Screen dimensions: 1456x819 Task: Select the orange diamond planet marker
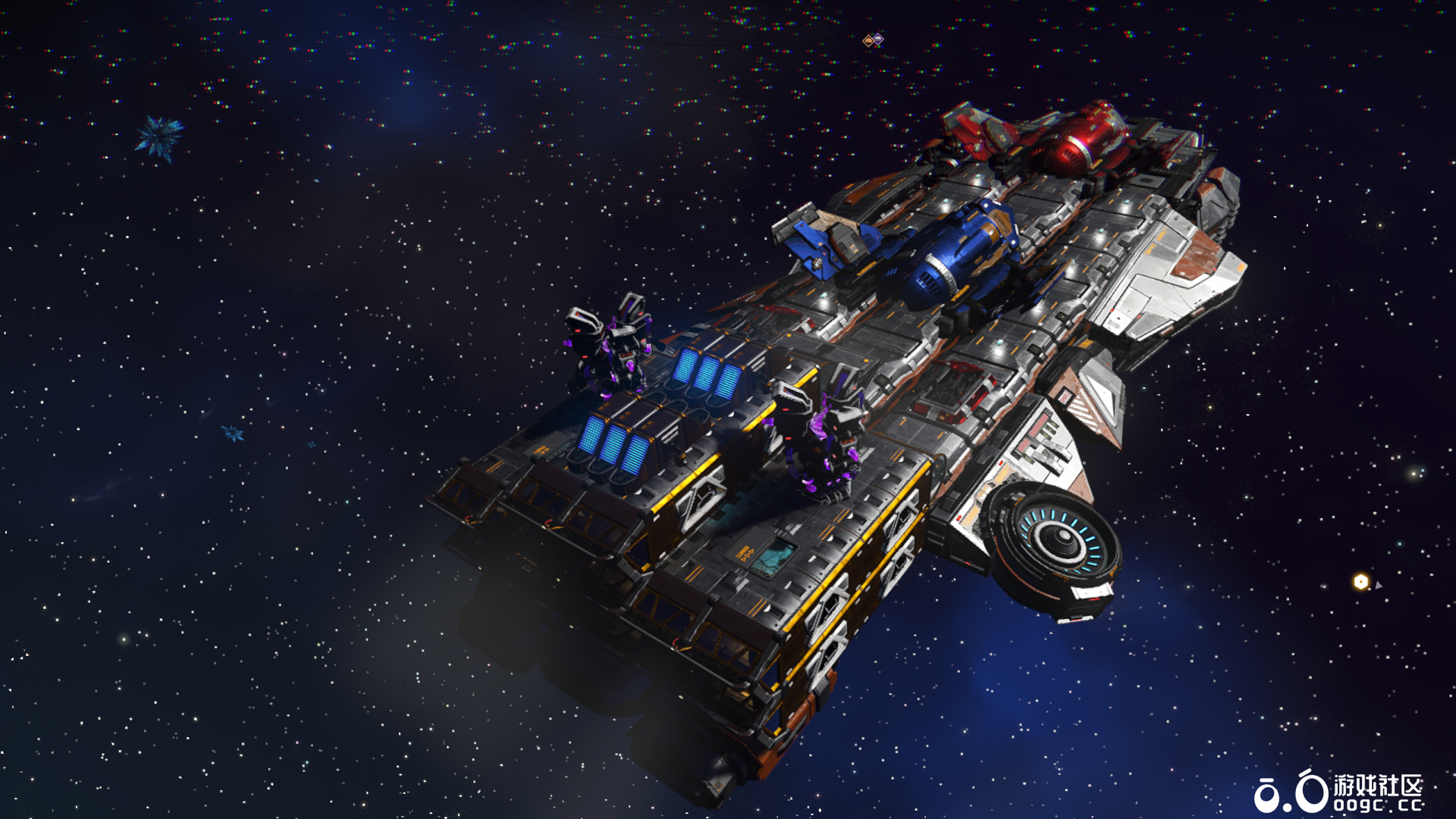868,41
